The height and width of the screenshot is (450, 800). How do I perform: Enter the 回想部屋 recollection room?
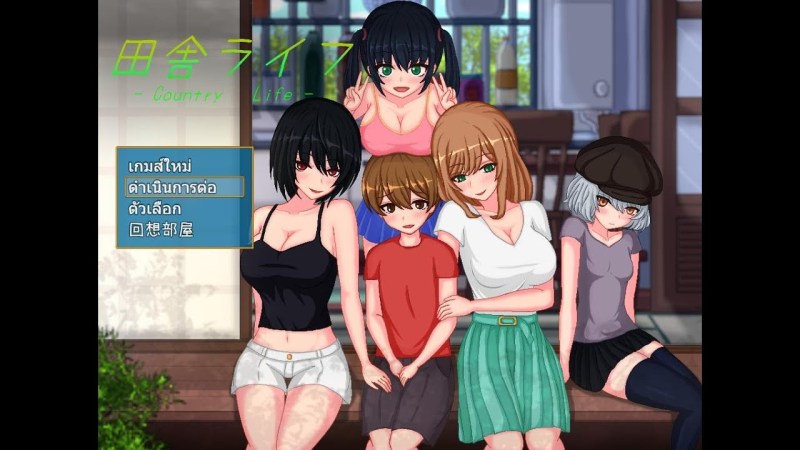161,229
